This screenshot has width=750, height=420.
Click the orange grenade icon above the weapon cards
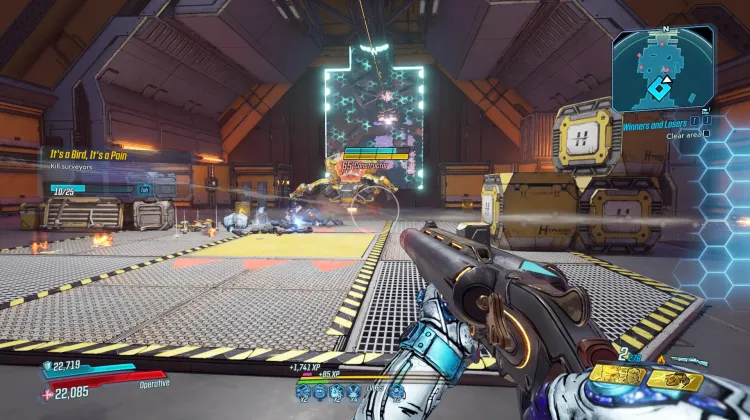660,358
